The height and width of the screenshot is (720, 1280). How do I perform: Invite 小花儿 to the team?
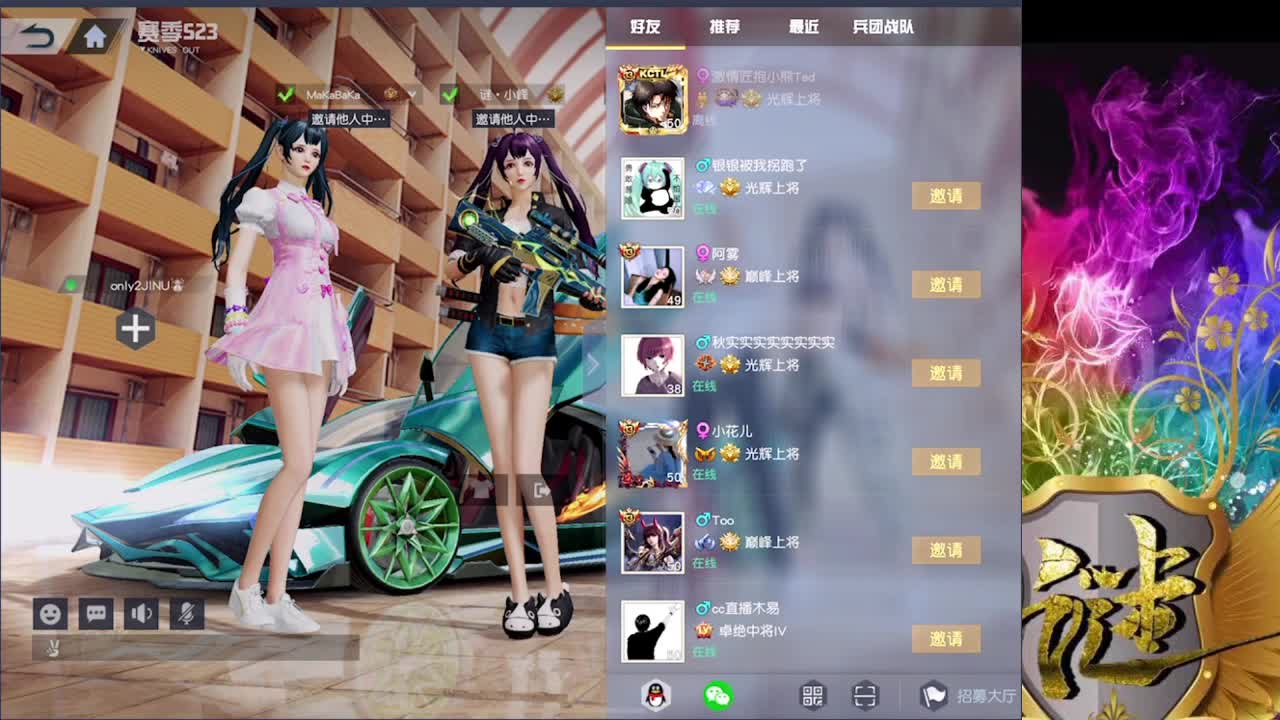pyautogui.click(x=947, y=461)
